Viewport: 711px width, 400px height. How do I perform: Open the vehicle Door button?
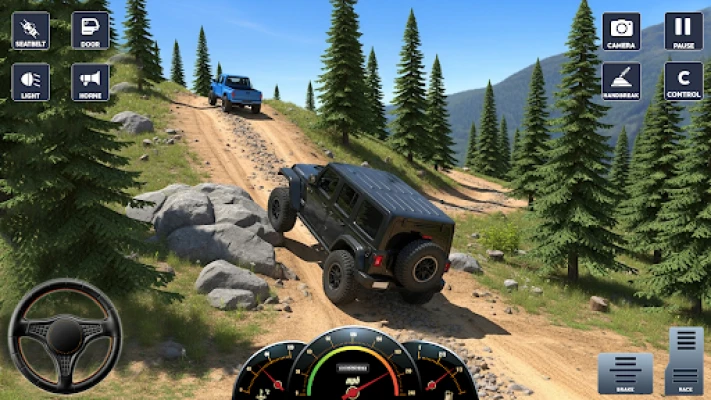click(x=90, y=30)
